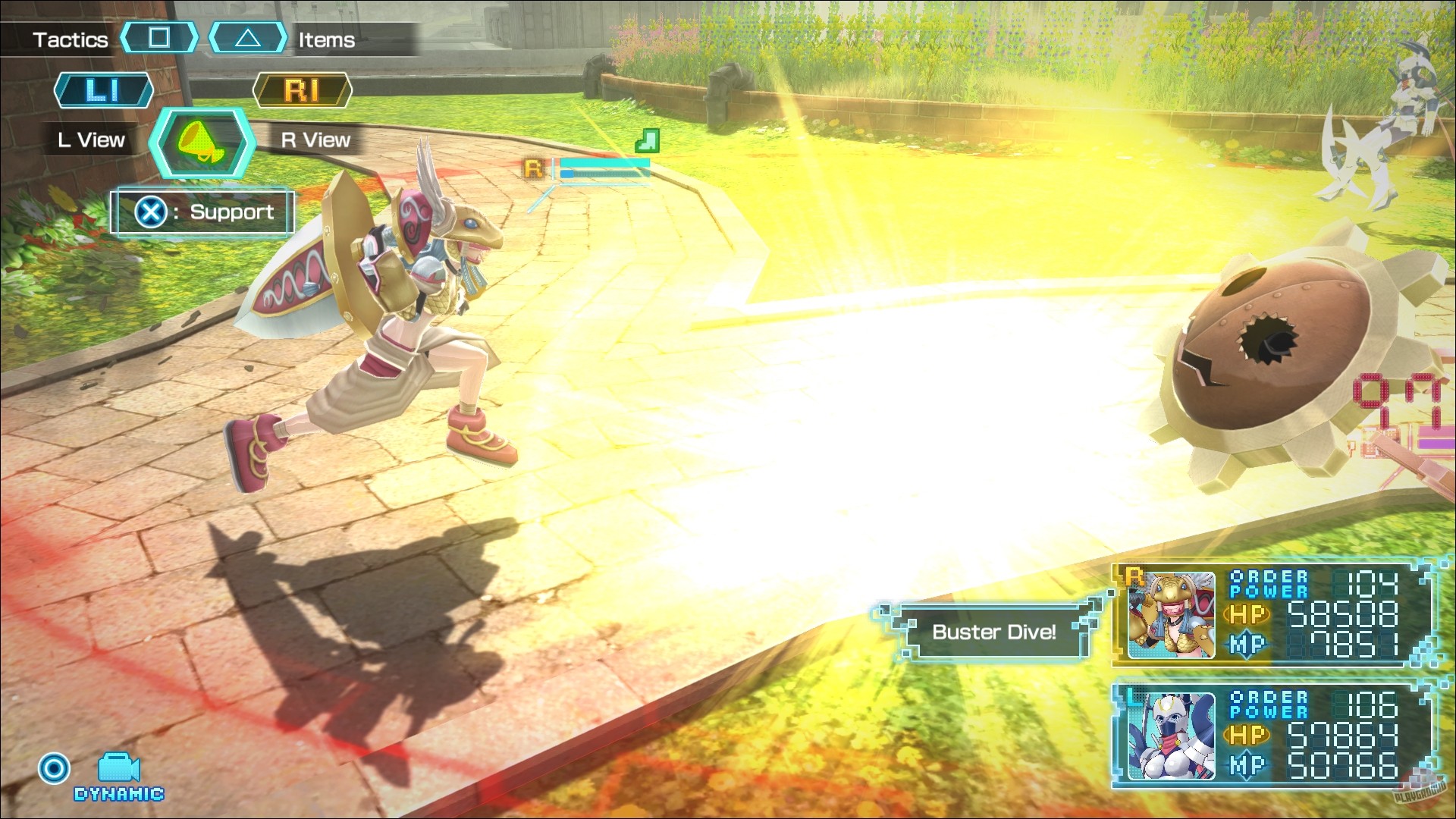Image resolution: width=1456 pixels, height=819 pixels.
Task: Switch to the Tactics menu
Action: (x=70, y=38)
